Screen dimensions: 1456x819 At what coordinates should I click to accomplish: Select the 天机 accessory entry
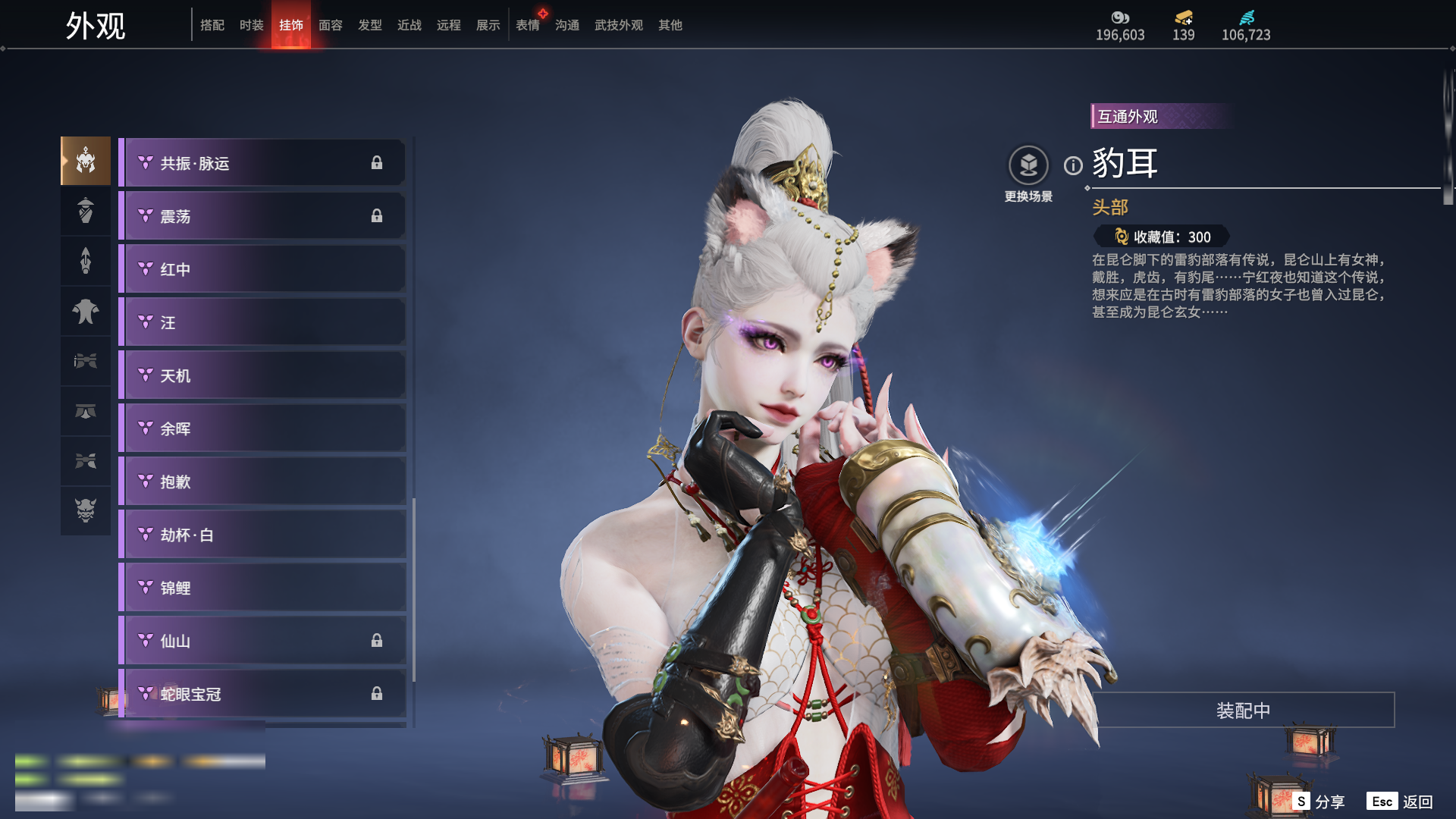[x=262, y=375]
